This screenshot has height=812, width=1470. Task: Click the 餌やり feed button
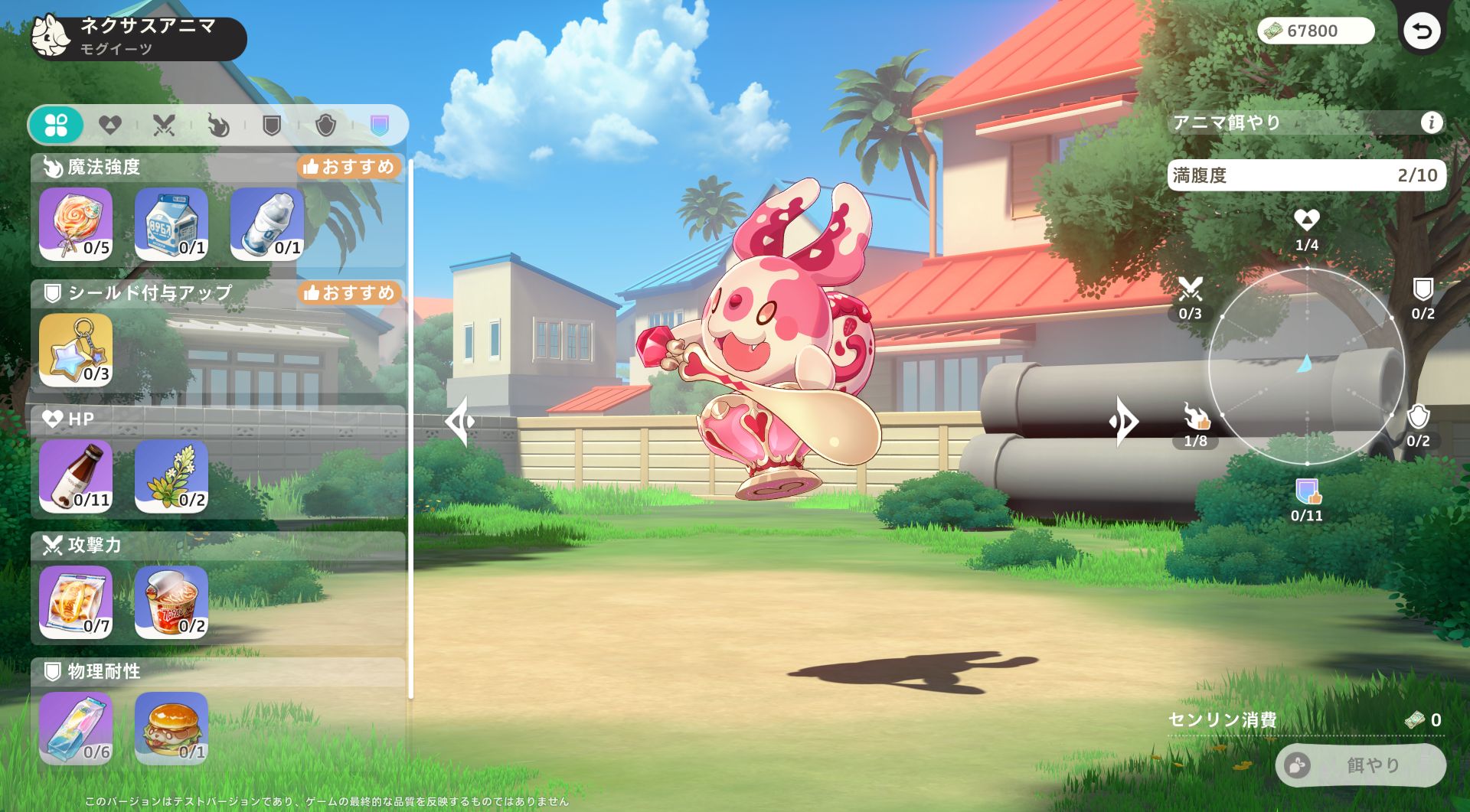point(1361,765)
